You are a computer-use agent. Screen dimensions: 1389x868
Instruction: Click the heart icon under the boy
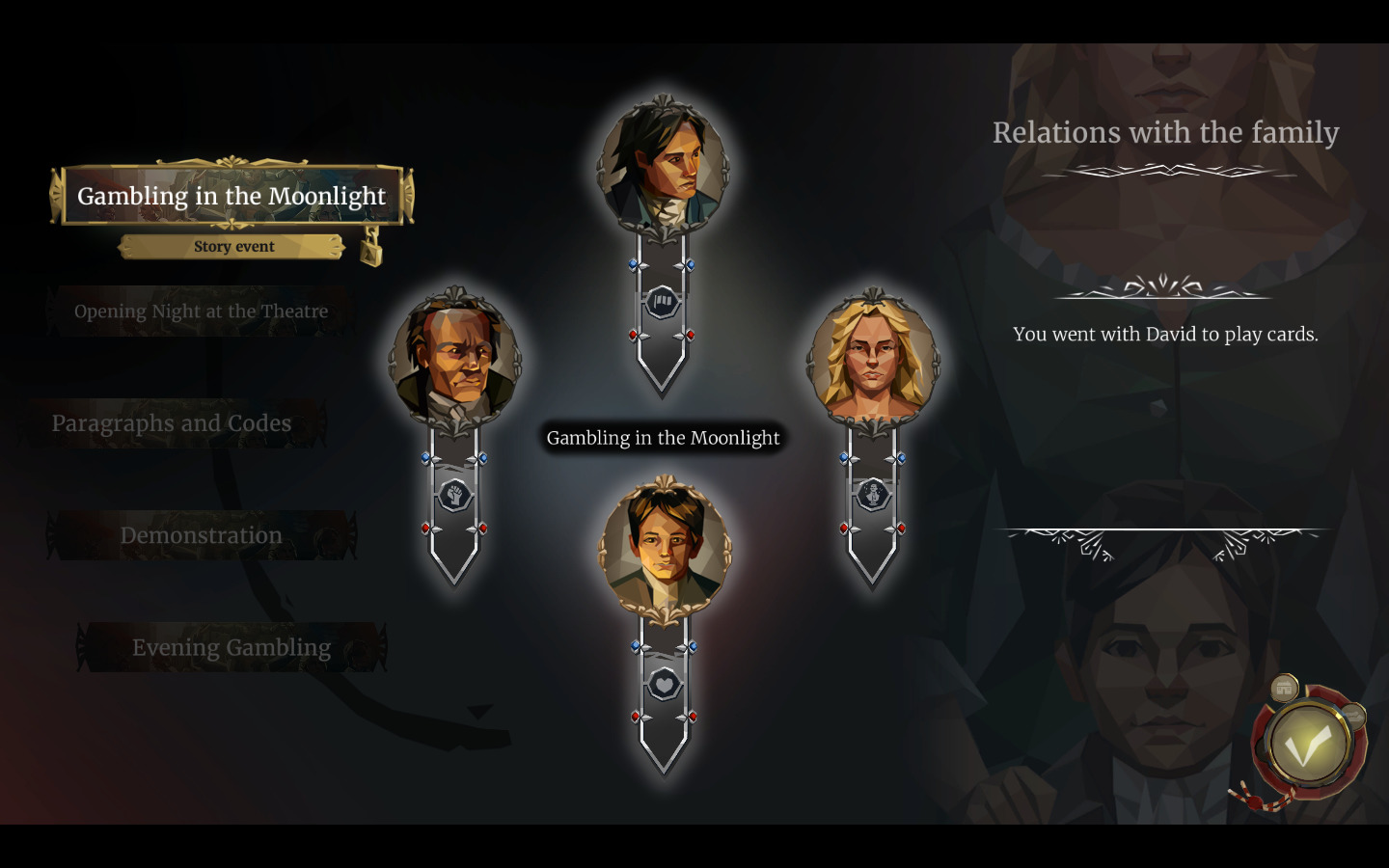coord(664,685)
